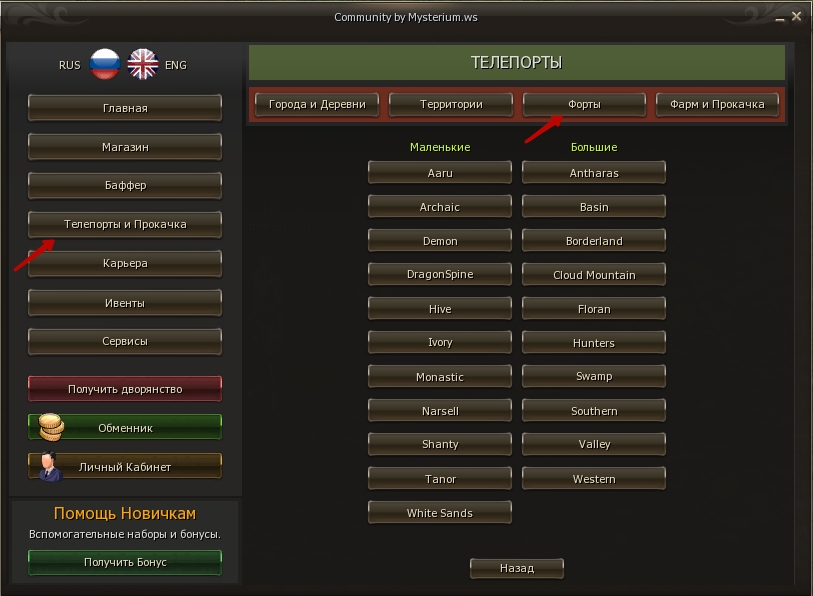Teleport to the Aaru fort

440,173
